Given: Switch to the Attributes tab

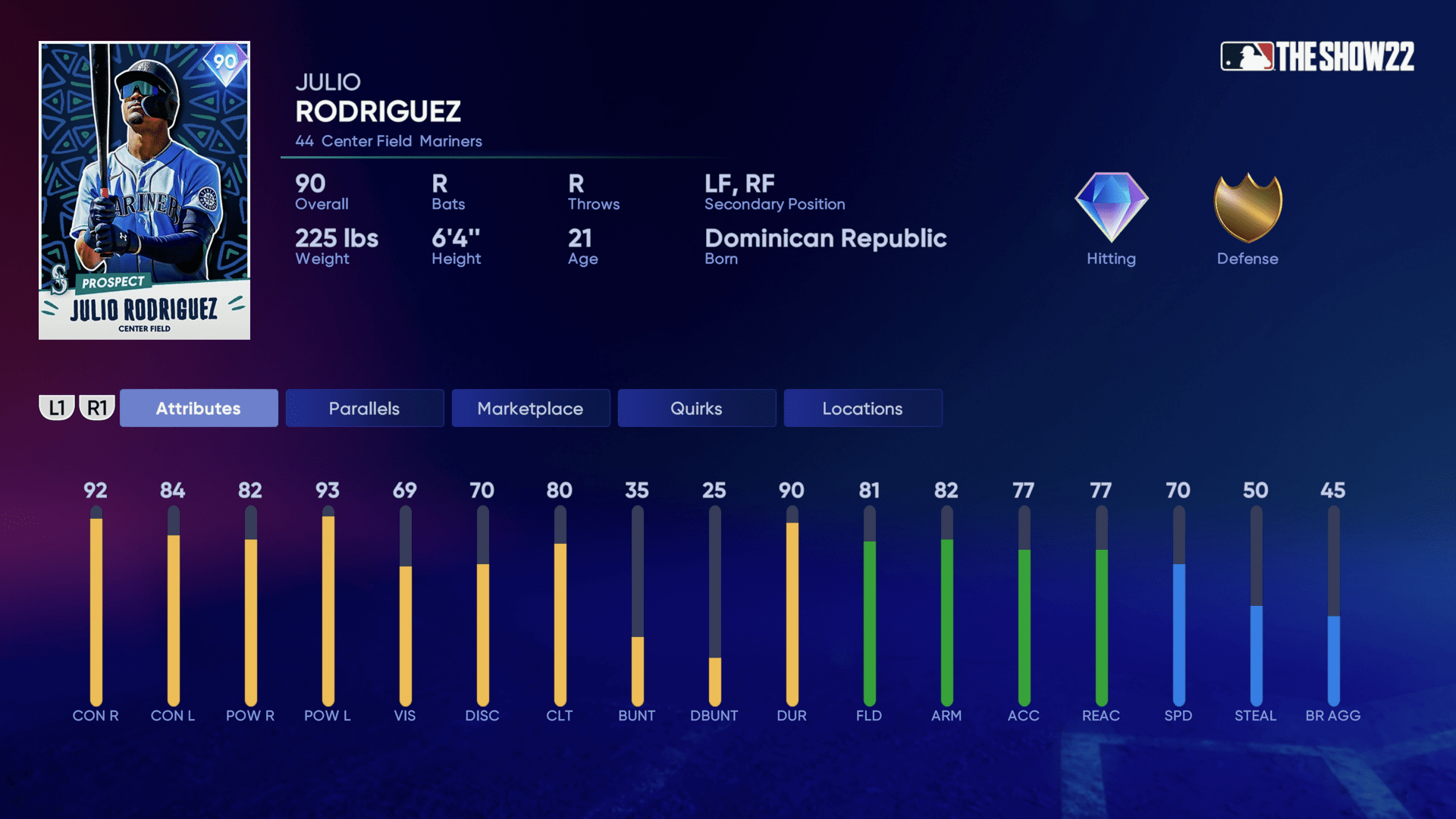Looking at the screenshot, I should 199,408.
